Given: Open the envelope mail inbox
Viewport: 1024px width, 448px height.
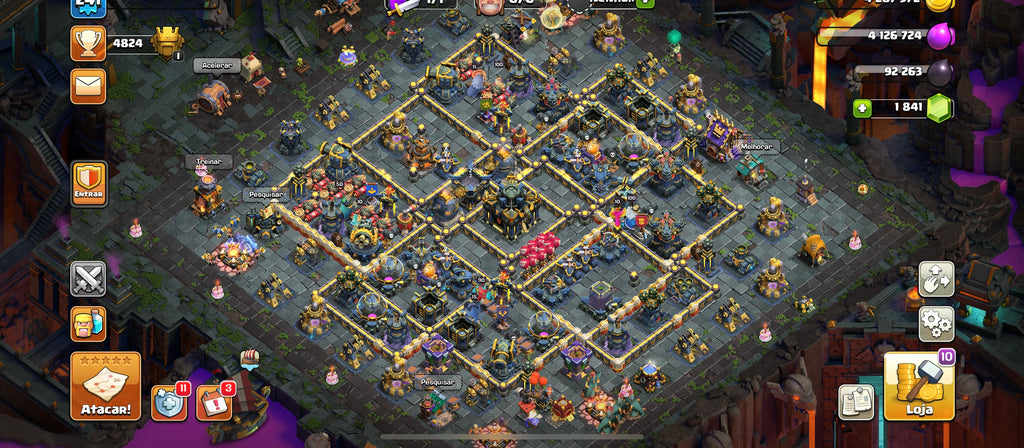Looking at the screenshot, I should click(x=88, y=85).
